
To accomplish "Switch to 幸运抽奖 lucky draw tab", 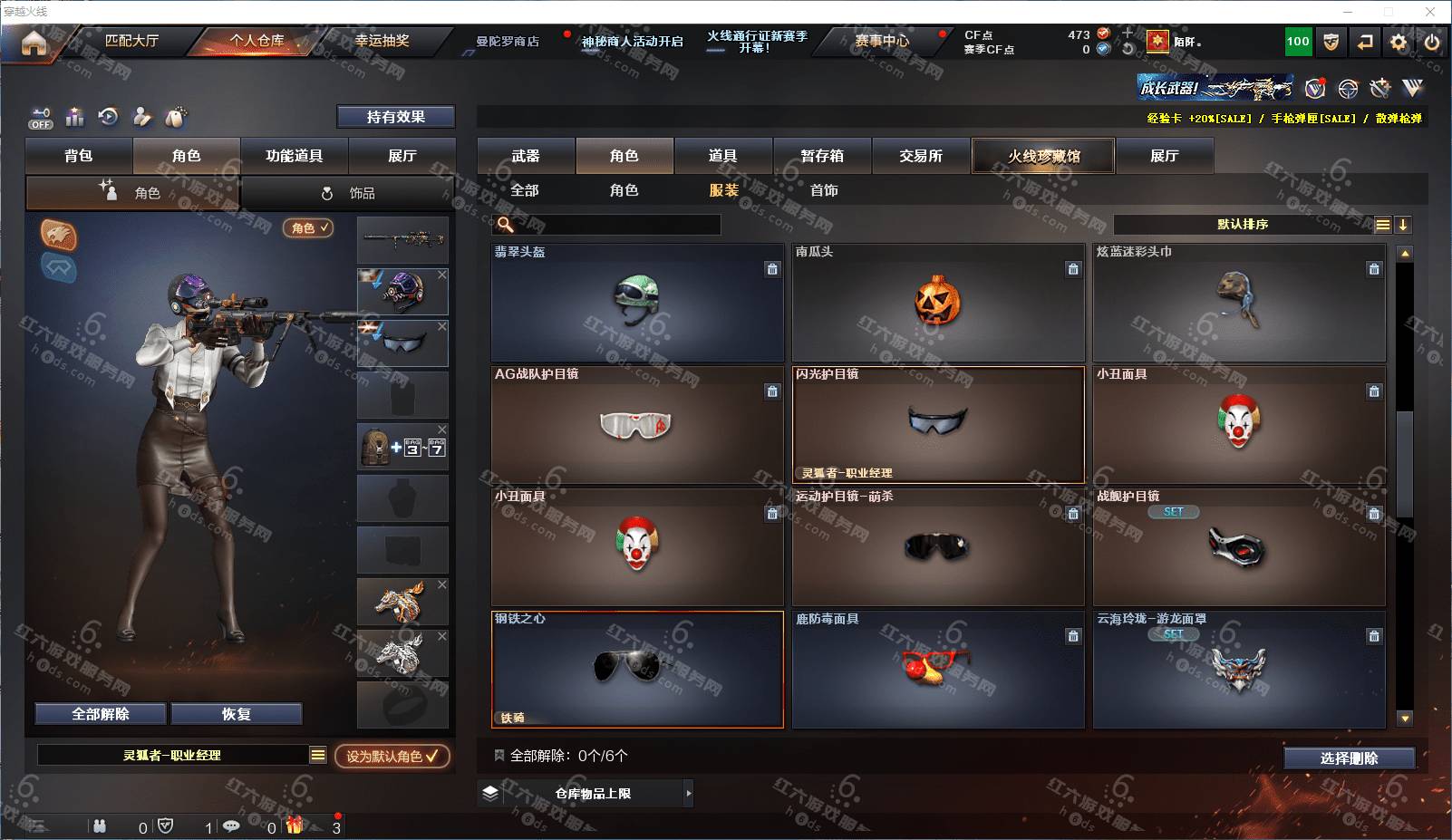I will coord(382,41).
